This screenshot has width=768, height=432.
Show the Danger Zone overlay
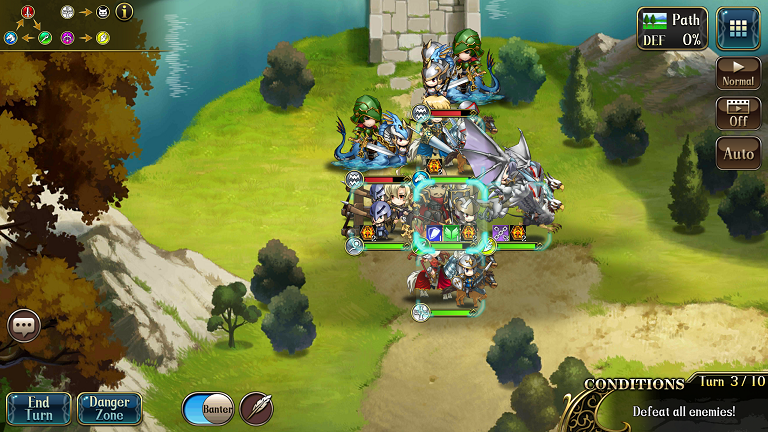coord(109,408)
